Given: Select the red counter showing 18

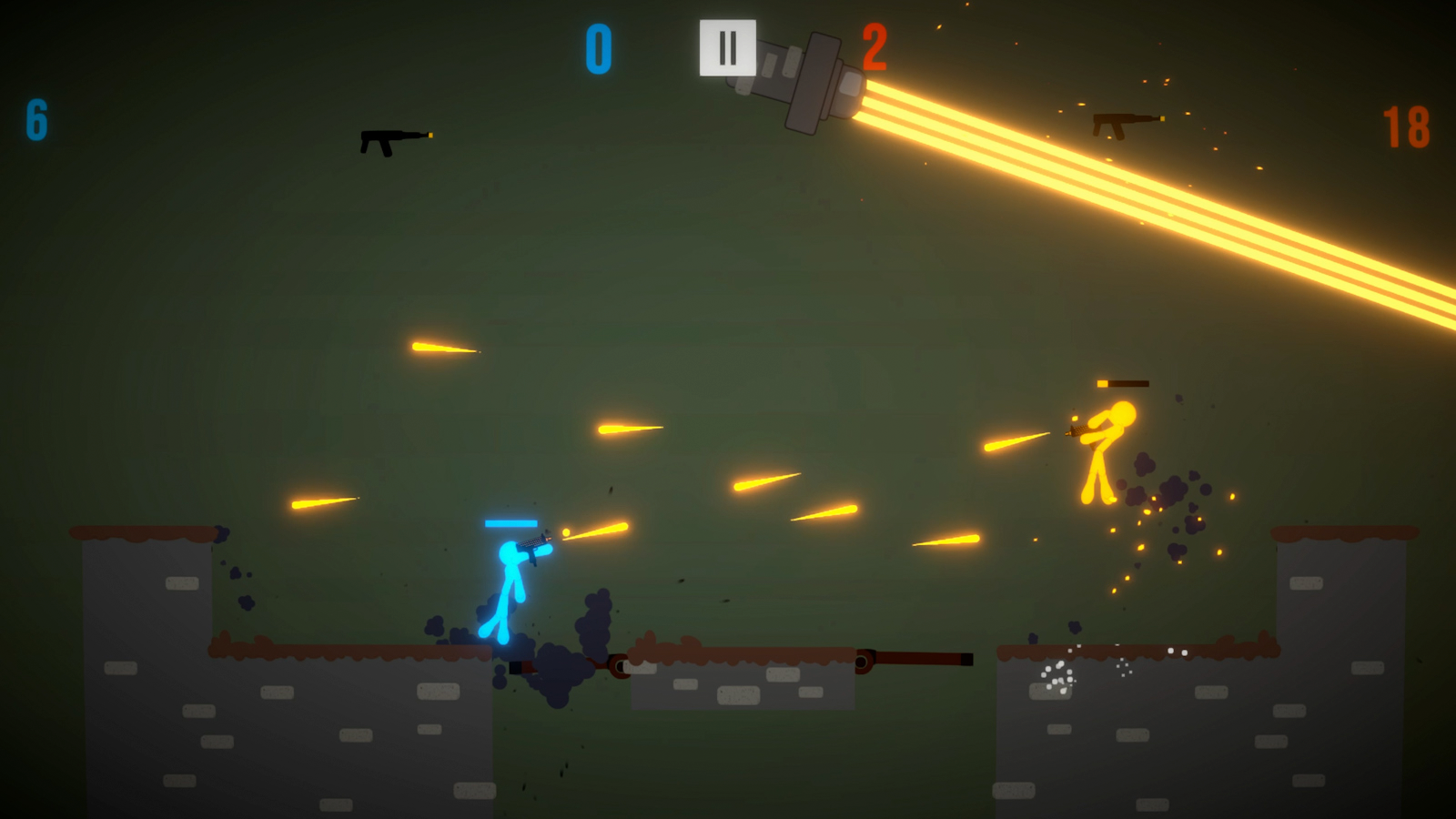Looking at the screenshot, I should click(x=1406, y=127).
